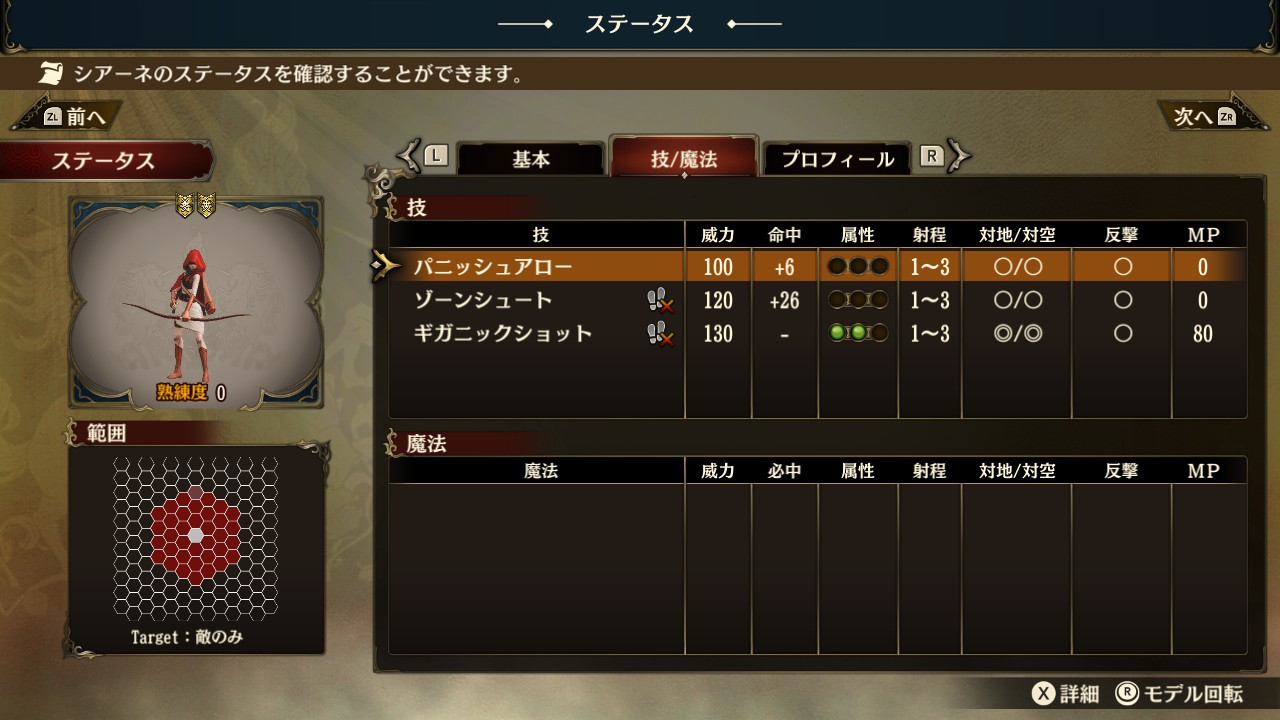Open the プロフィール tab
Screen dimensions: 1280x720
pyautogui.click(x=837, y=159)
